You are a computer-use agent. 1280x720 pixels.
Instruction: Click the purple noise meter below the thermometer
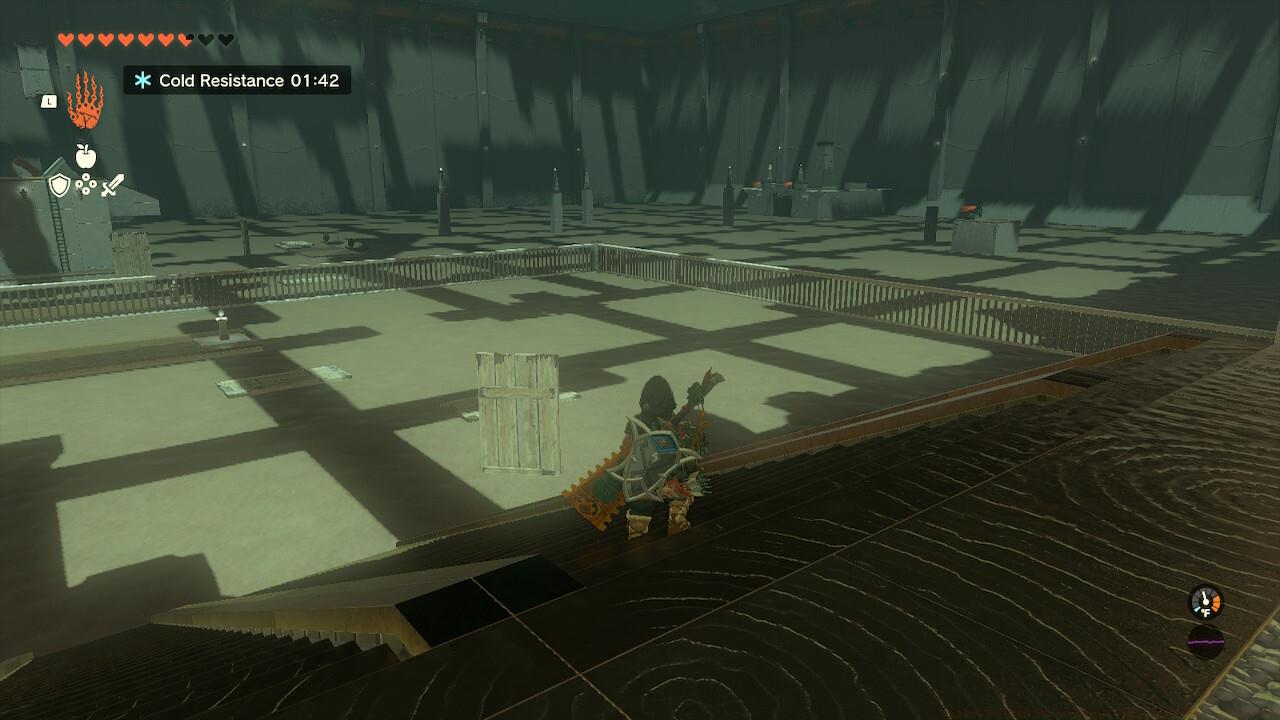coord(1206,641)
